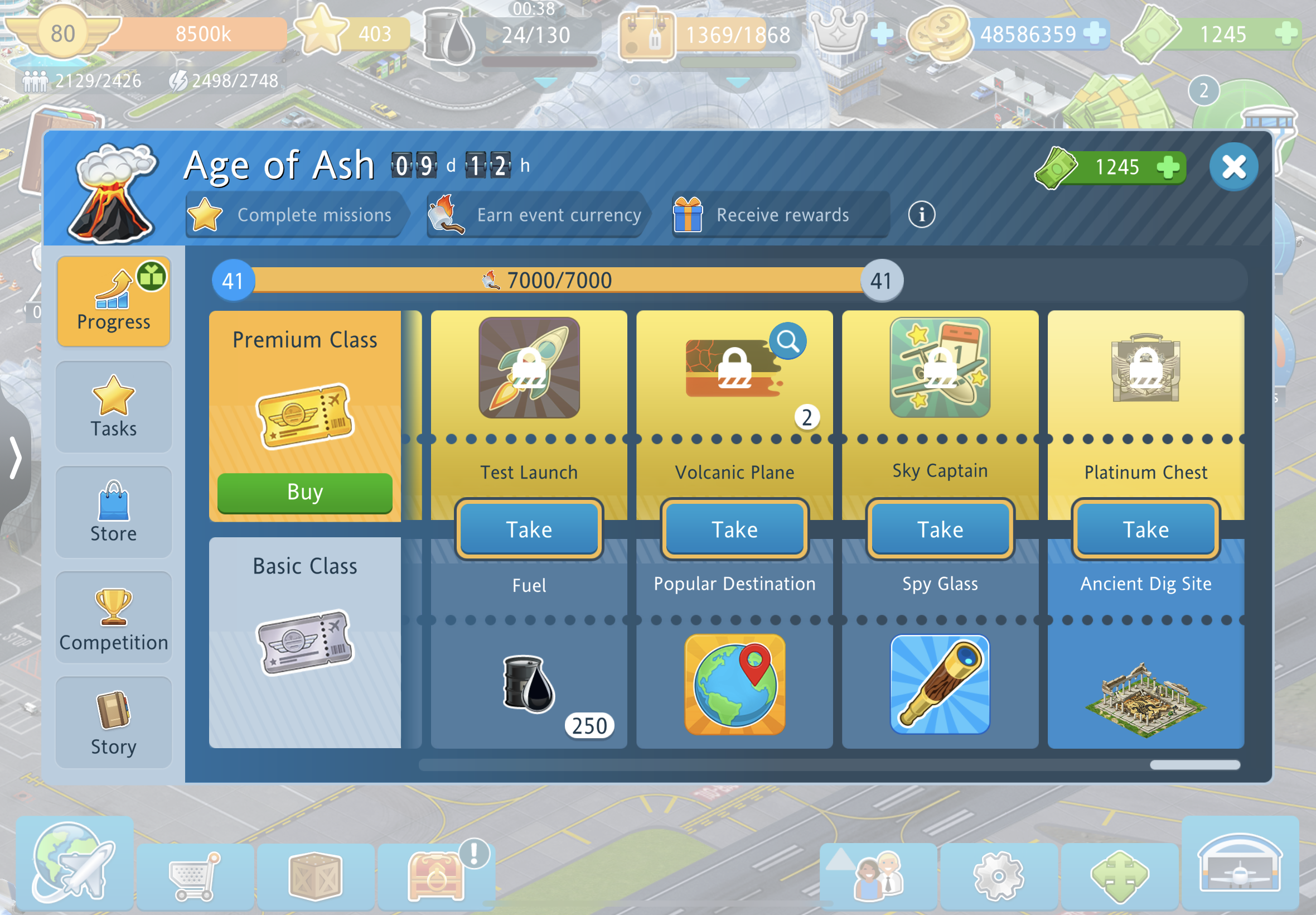This screenshot has height=915, width=1316.
Task: Open the settings gear
Action: [999, 876]
